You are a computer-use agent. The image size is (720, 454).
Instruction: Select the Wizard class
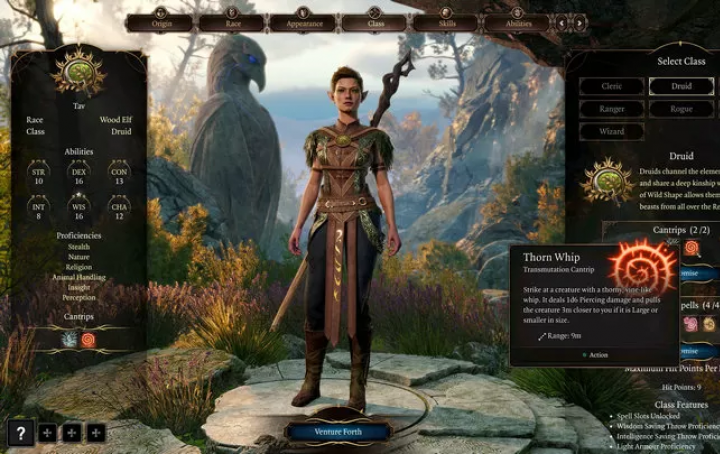tap(611, 131)
